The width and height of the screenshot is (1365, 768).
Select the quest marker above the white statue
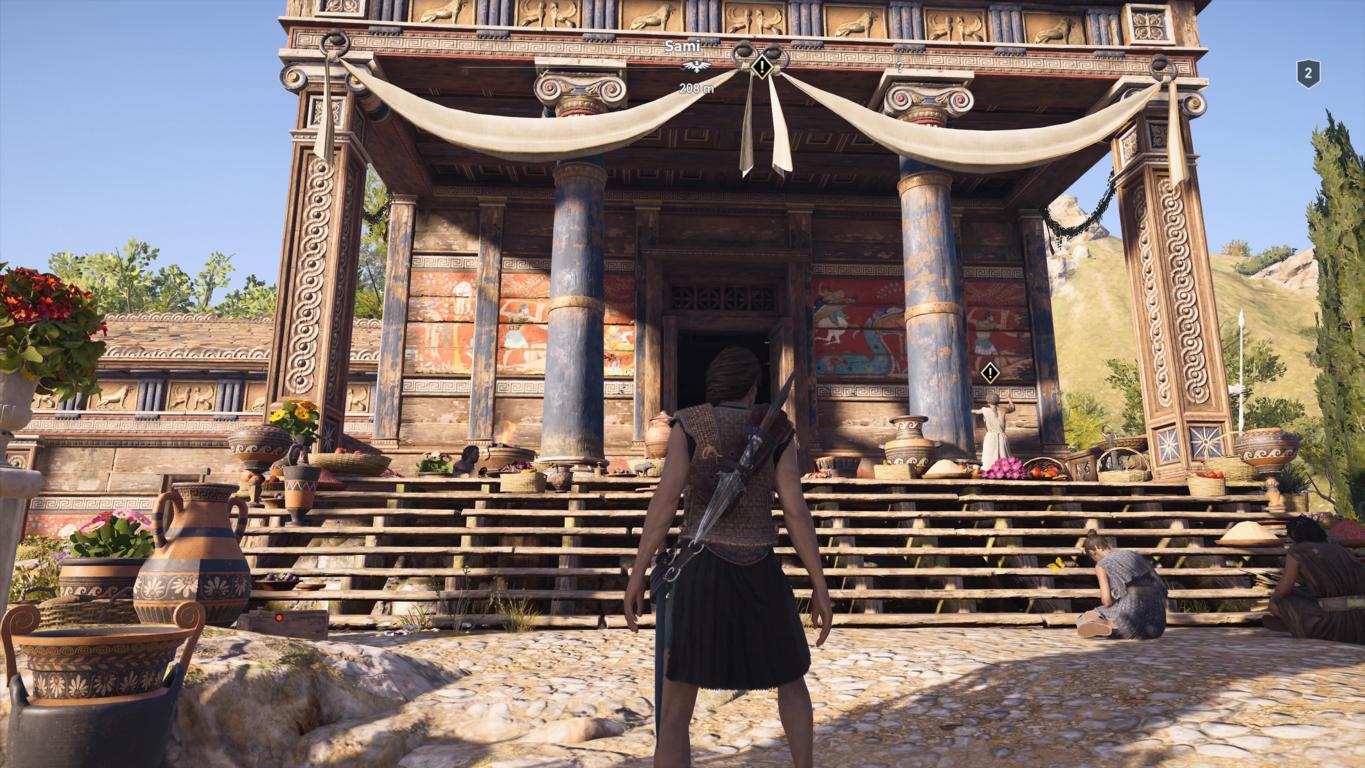990,373
